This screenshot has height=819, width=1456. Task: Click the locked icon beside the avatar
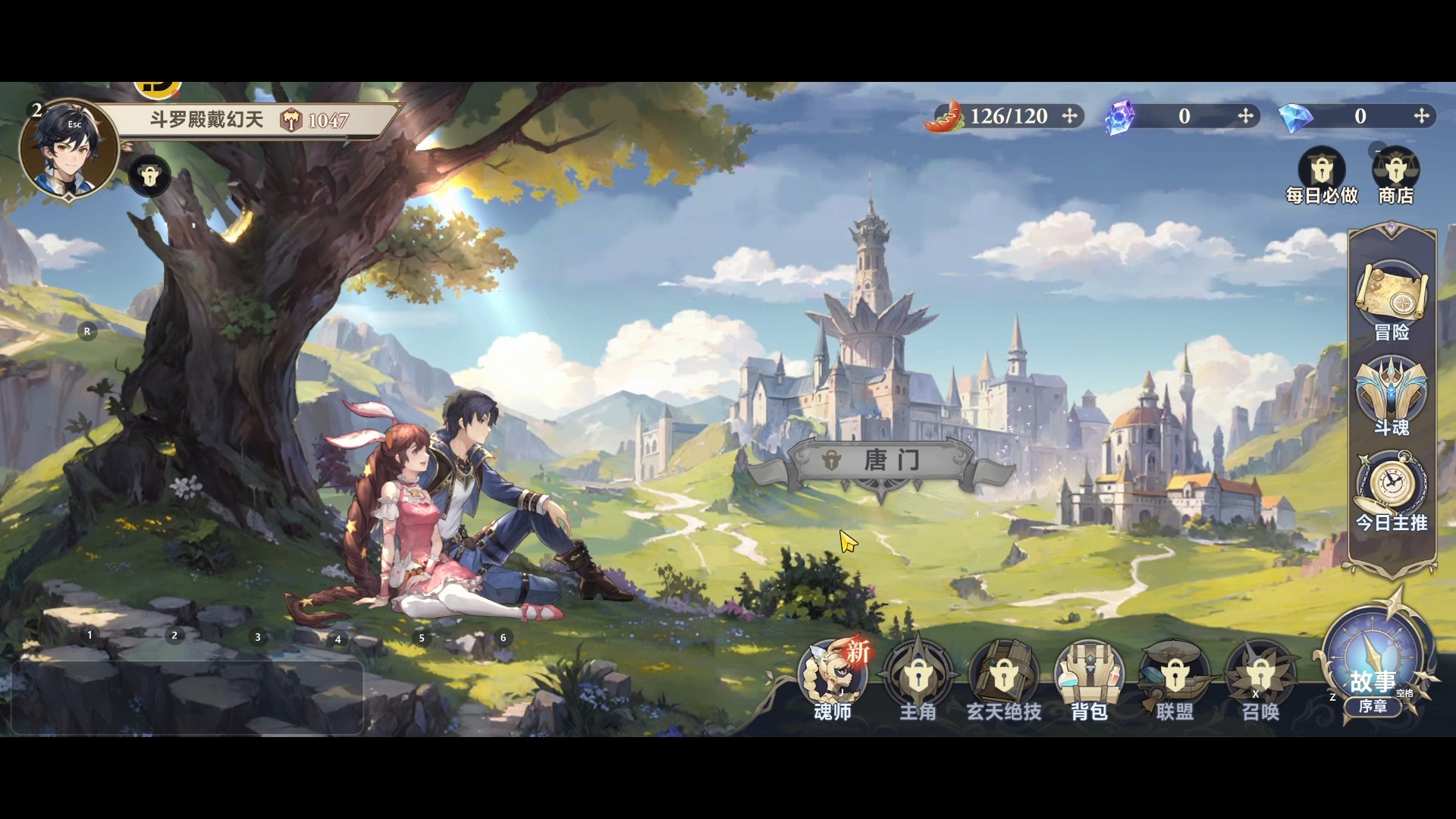(x=149, y=177)
